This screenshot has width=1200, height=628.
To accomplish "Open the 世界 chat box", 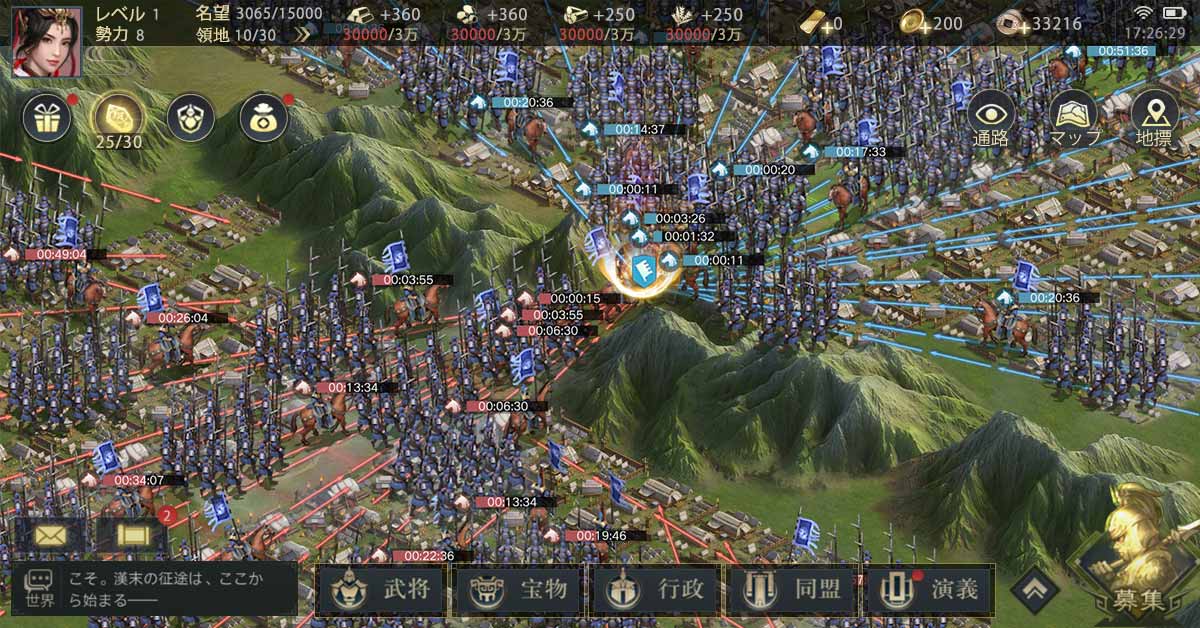I will point(155,588).
